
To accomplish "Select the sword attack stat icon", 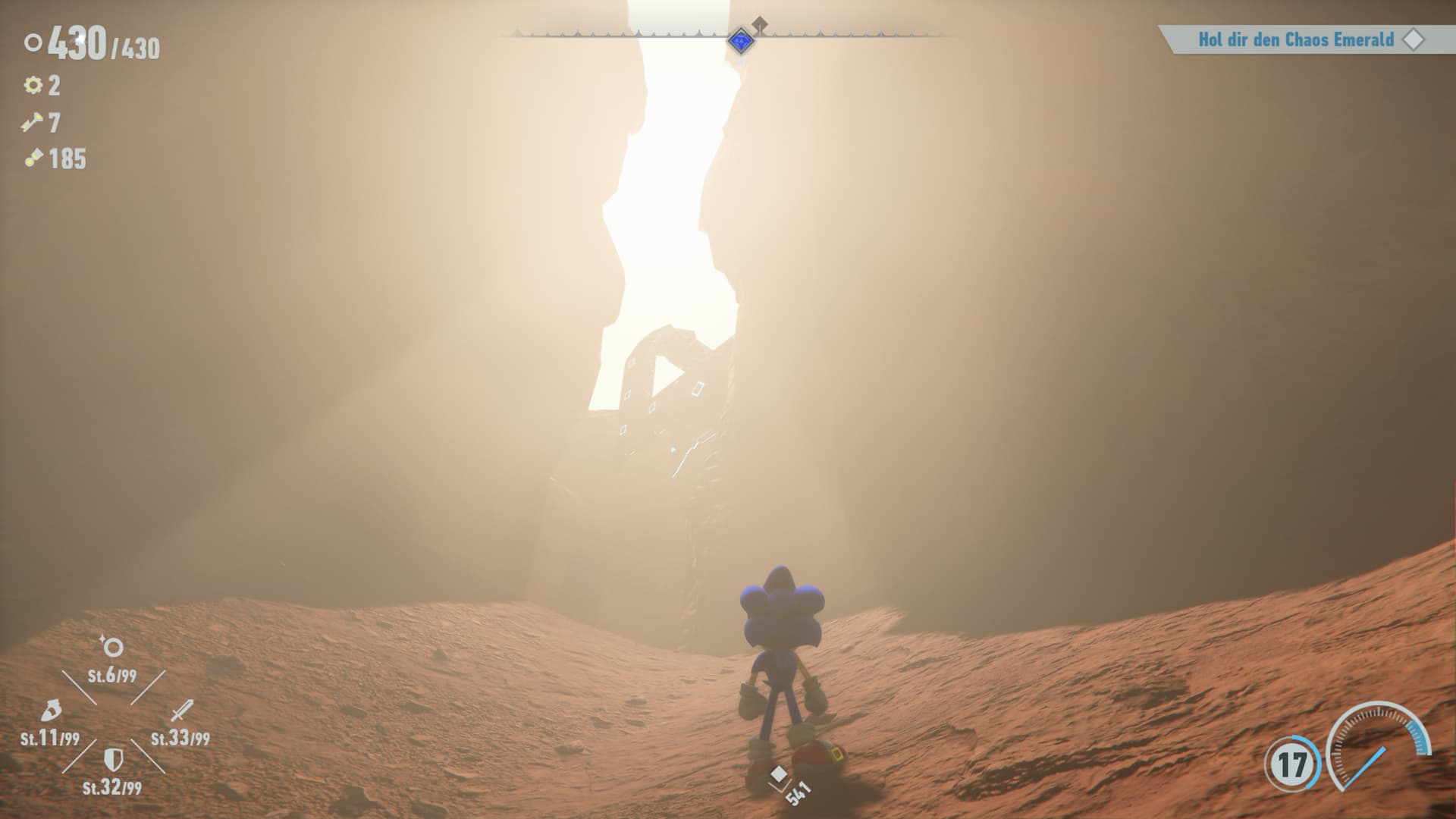I will 181,711.
